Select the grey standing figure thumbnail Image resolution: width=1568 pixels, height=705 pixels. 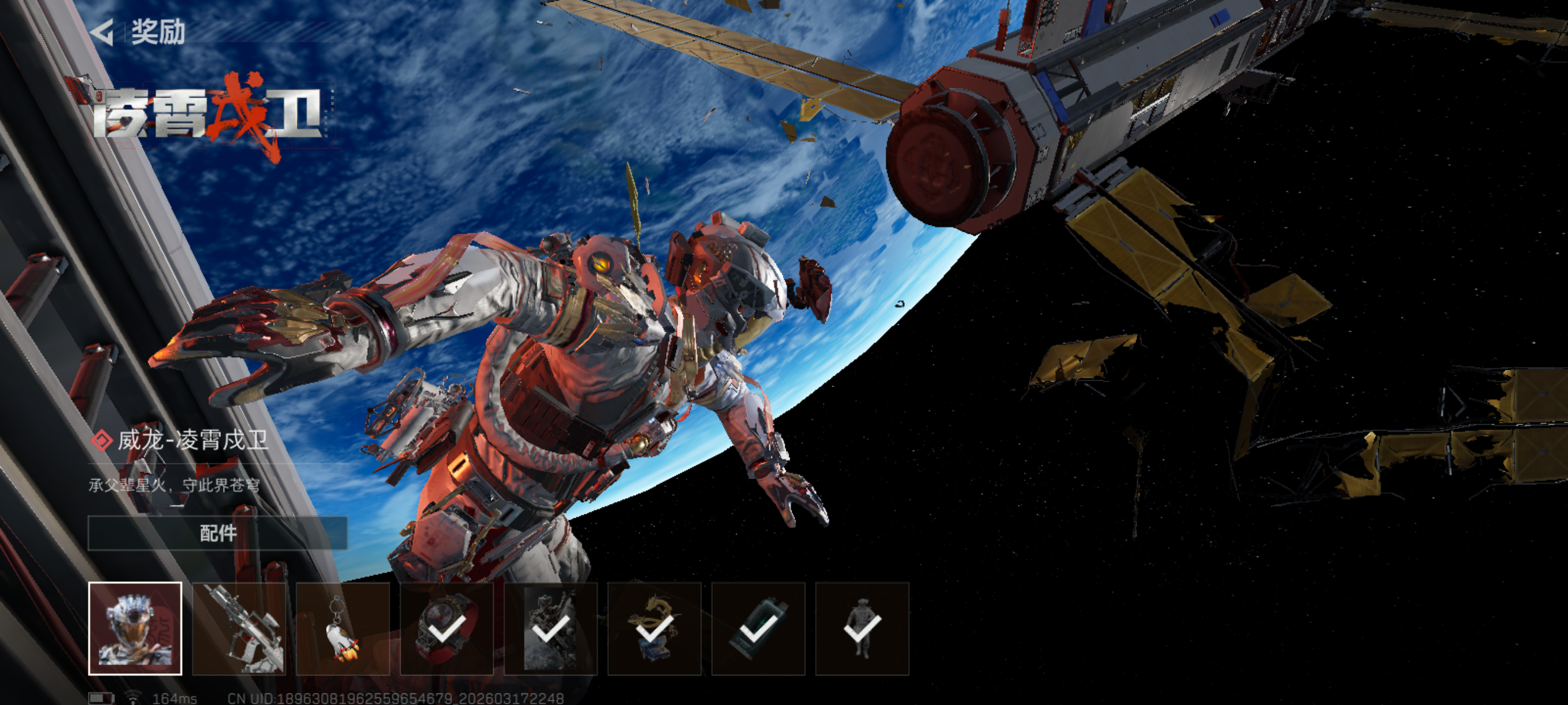862,628
